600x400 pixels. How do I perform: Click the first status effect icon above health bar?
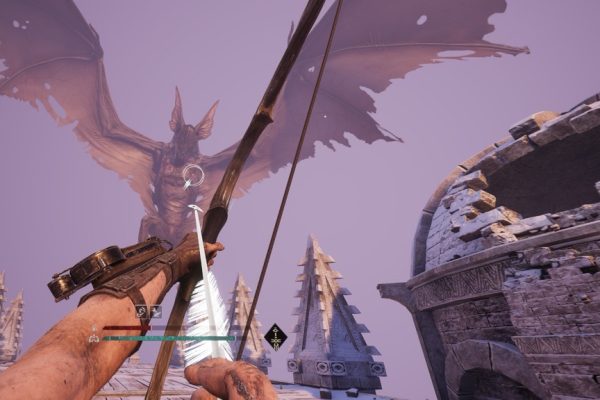click(141, 311)
